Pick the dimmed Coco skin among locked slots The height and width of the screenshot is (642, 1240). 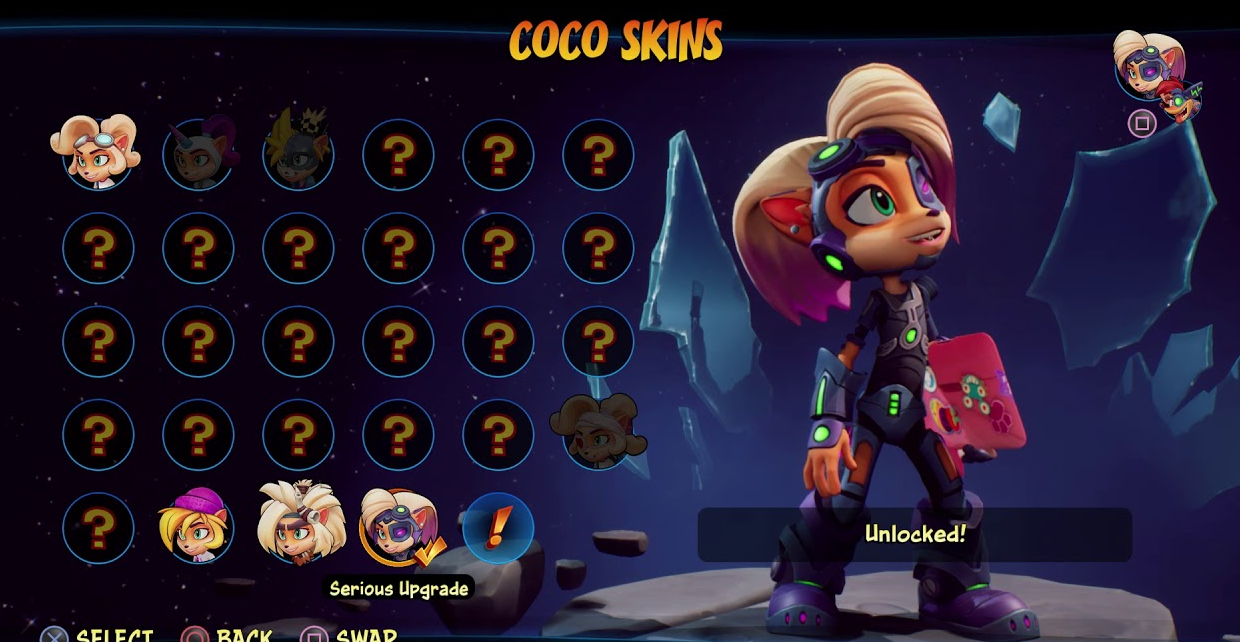[x=598, y=432]
